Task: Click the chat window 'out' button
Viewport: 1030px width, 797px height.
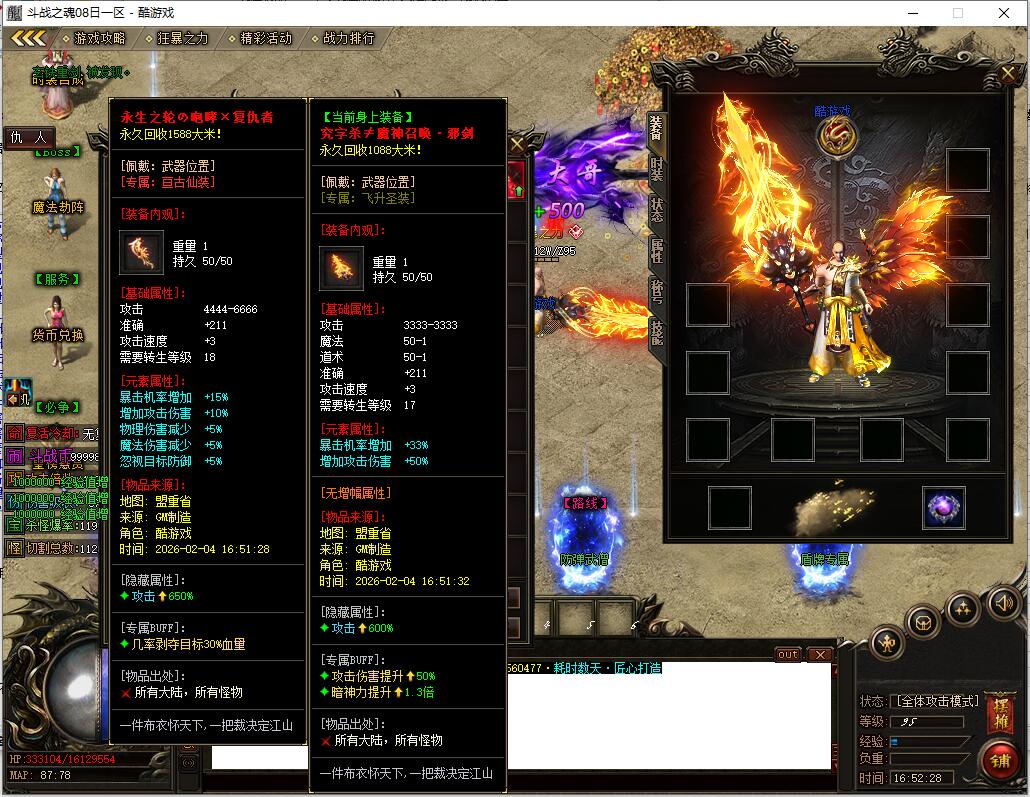Action: pyautogui.click(x=788, y=655)
